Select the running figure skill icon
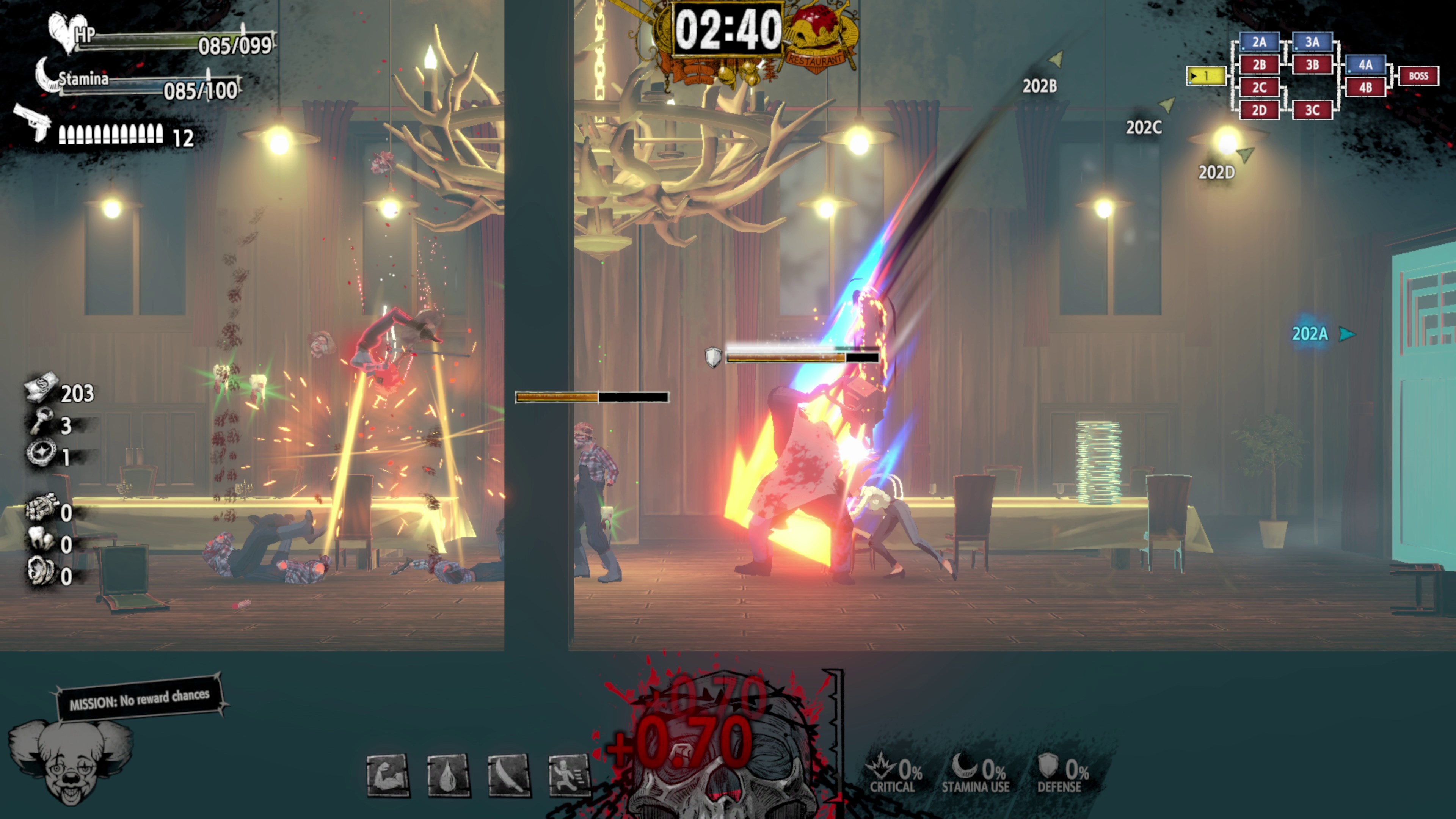1456x819 pixels. [x=569, y=775]
